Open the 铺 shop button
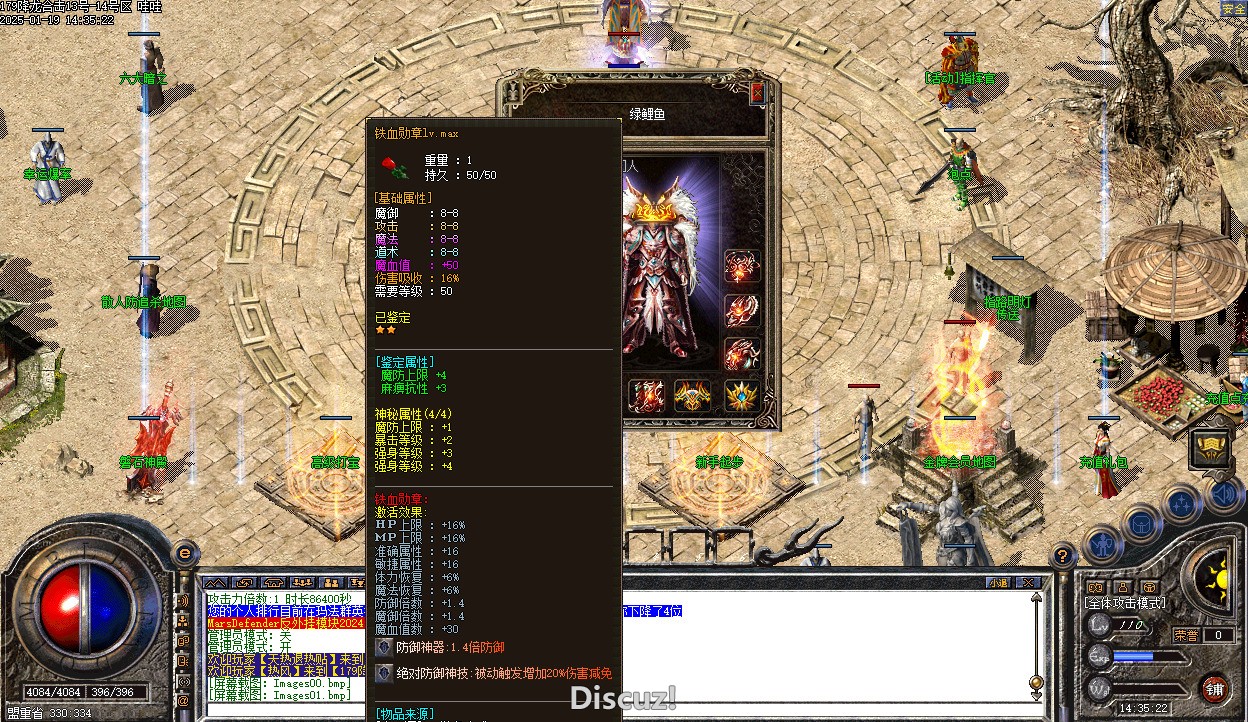Screen dimensions: 1248x722 click(x=1214, y=689)
